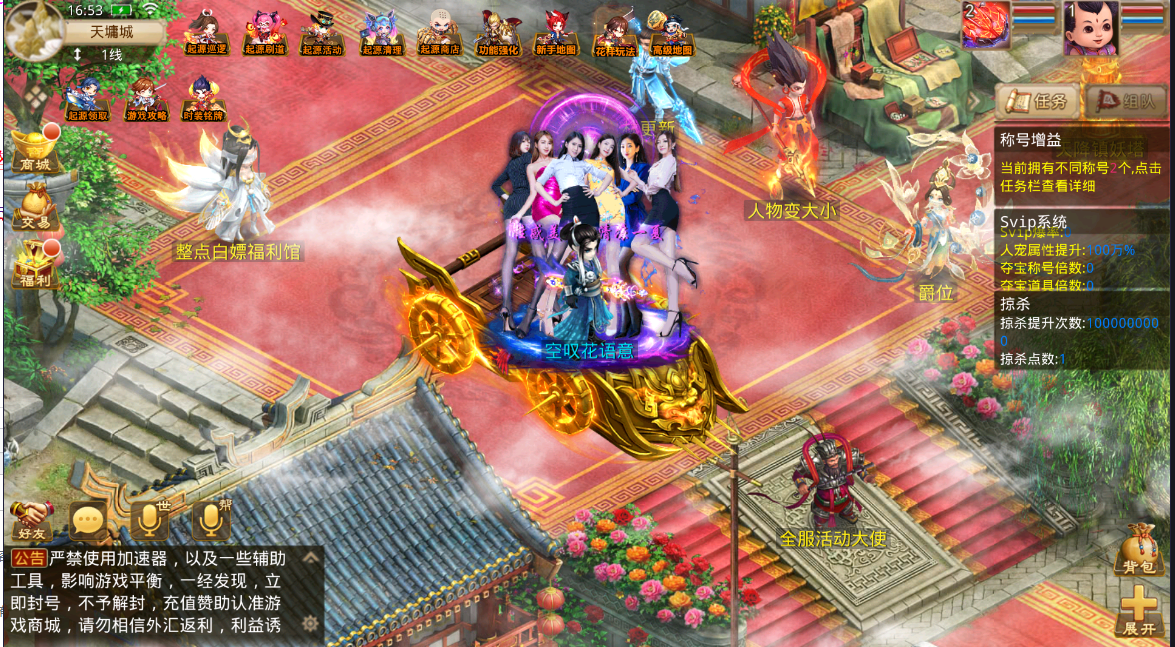The image size is (1175, 647).
Task: Switch to the 组队 team tab
Action: pyautogui.click(x=1125, y=100)
